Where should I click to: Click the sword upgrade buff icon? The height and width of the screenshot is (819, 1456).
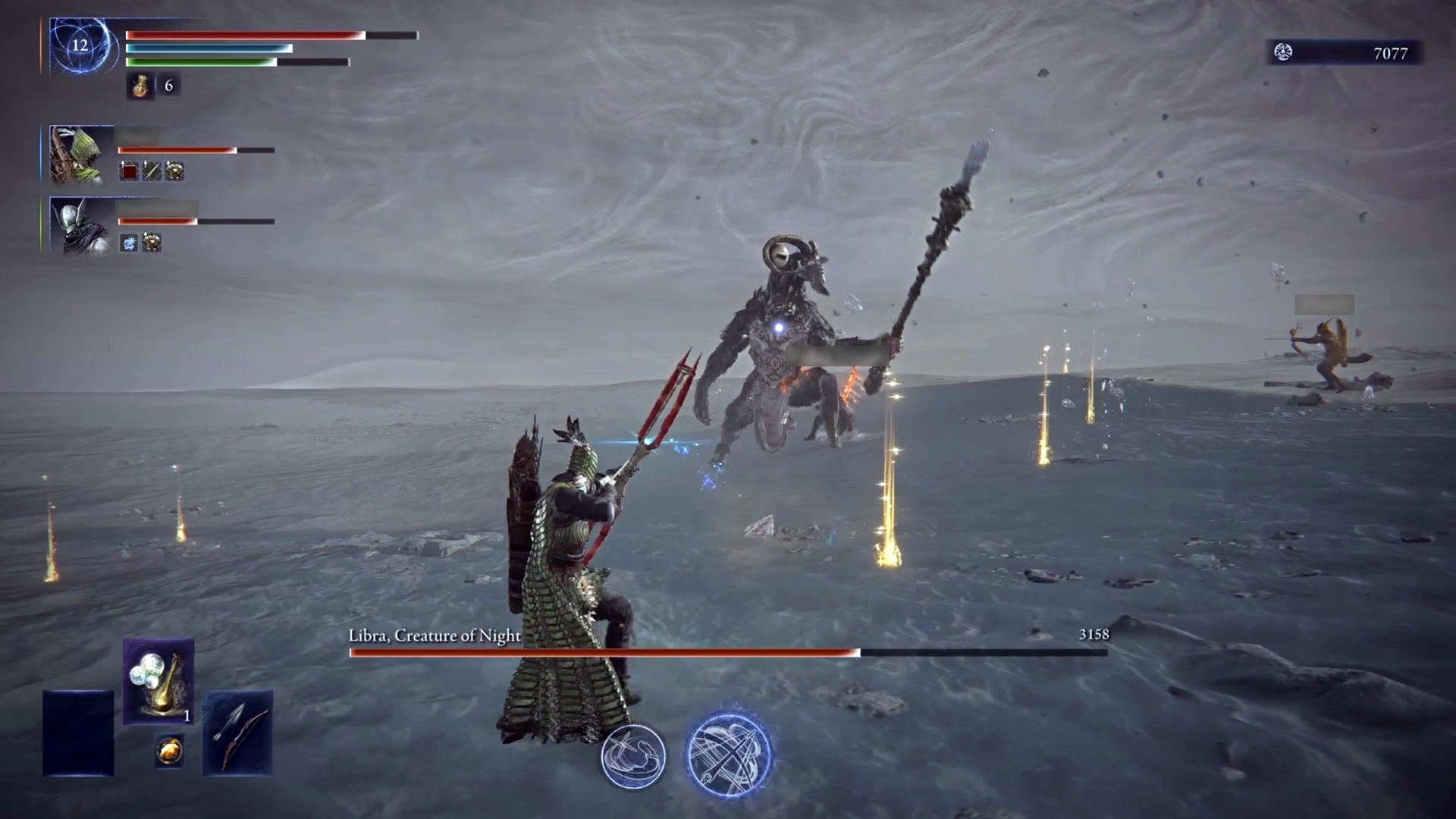pyautogui.click(x=151, y=171)
